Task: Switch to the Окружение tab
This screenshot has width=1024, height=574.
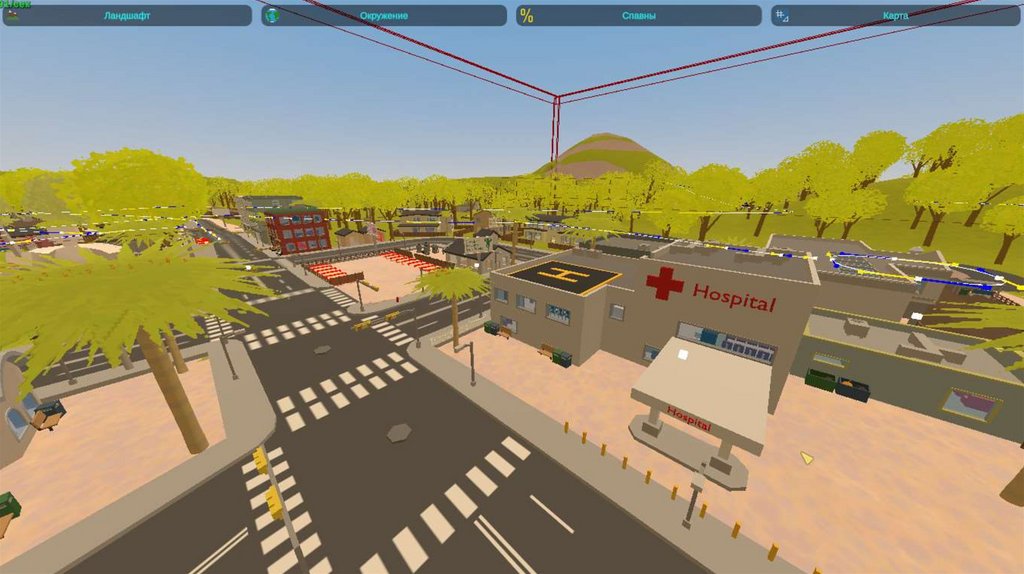Action: coord(384,16)
